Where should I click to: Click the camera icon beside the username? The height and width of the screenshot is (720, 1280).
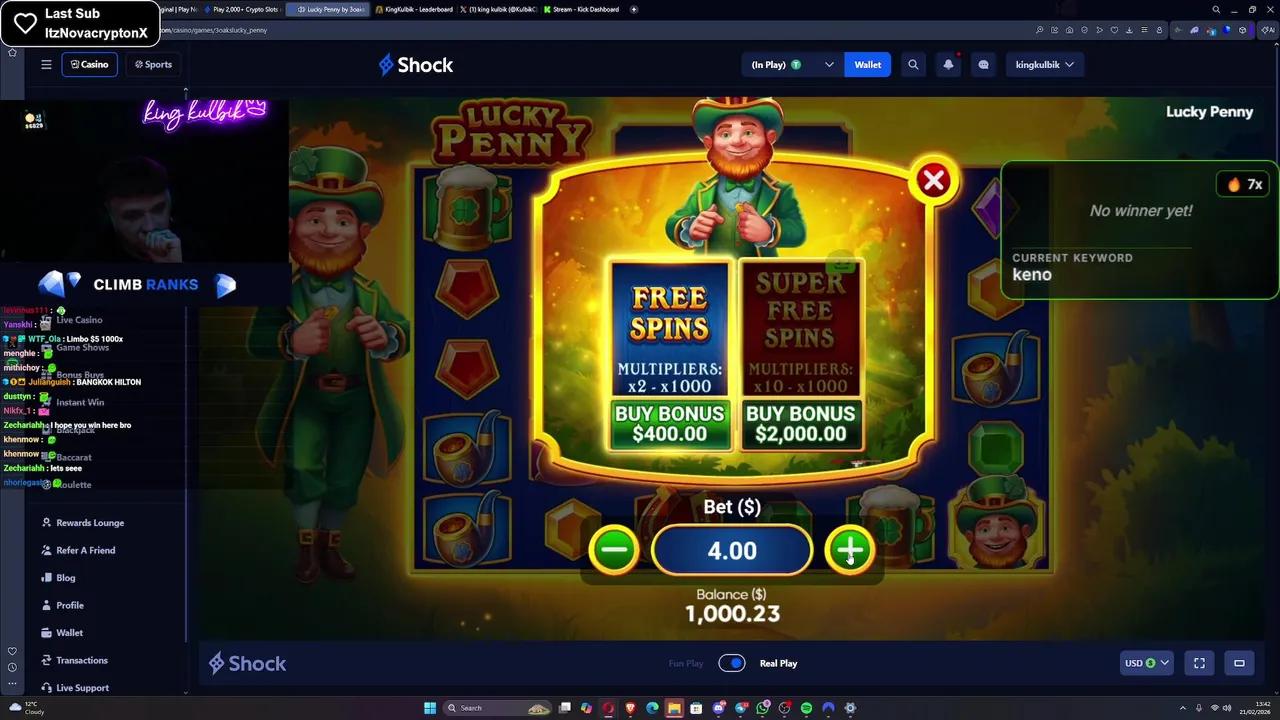click(983, 64)
